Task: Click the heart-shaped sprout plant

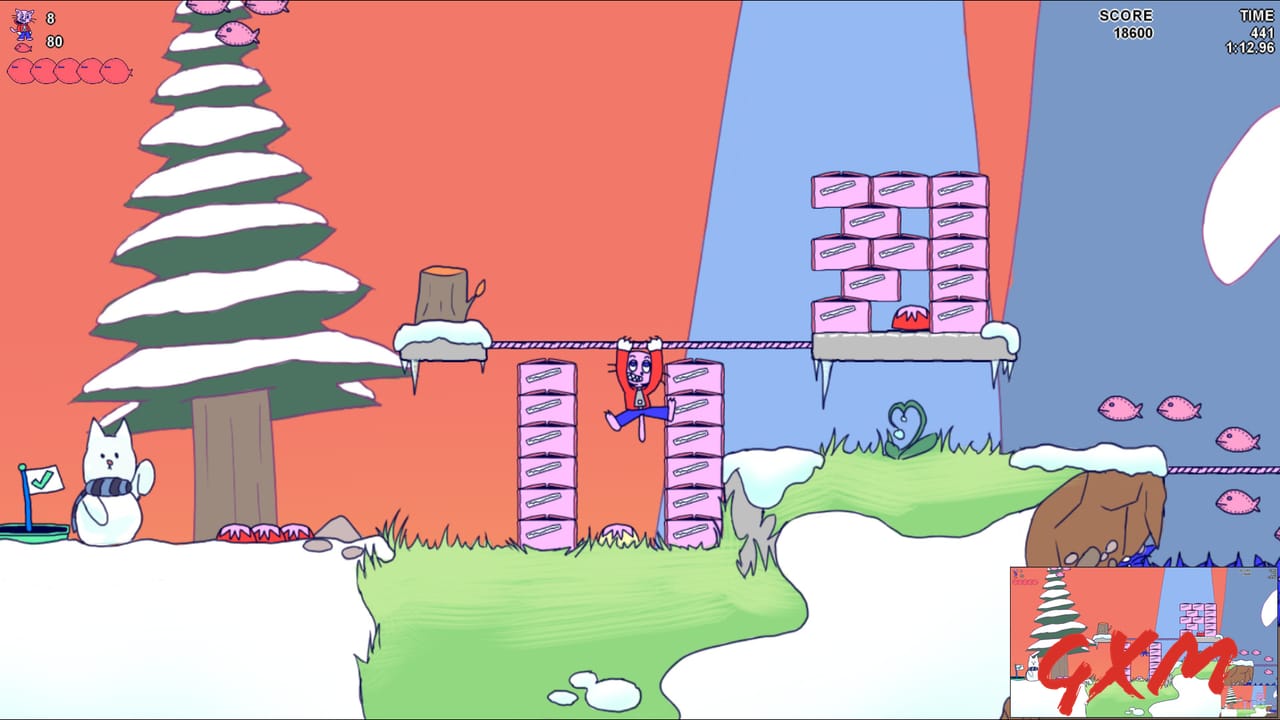Action: coord(906,425)
